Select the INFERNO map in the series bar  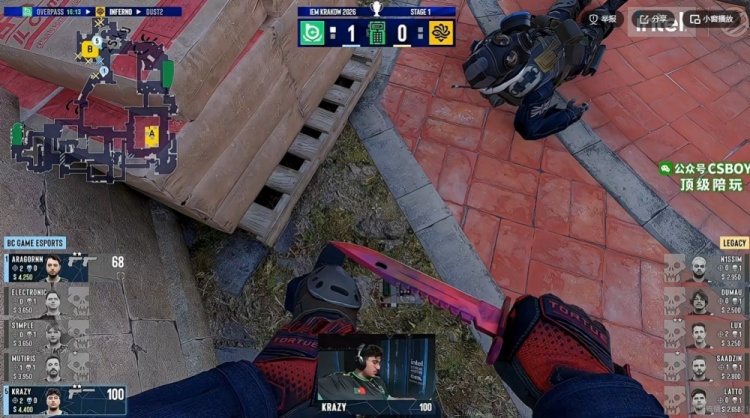coord(123,12)
